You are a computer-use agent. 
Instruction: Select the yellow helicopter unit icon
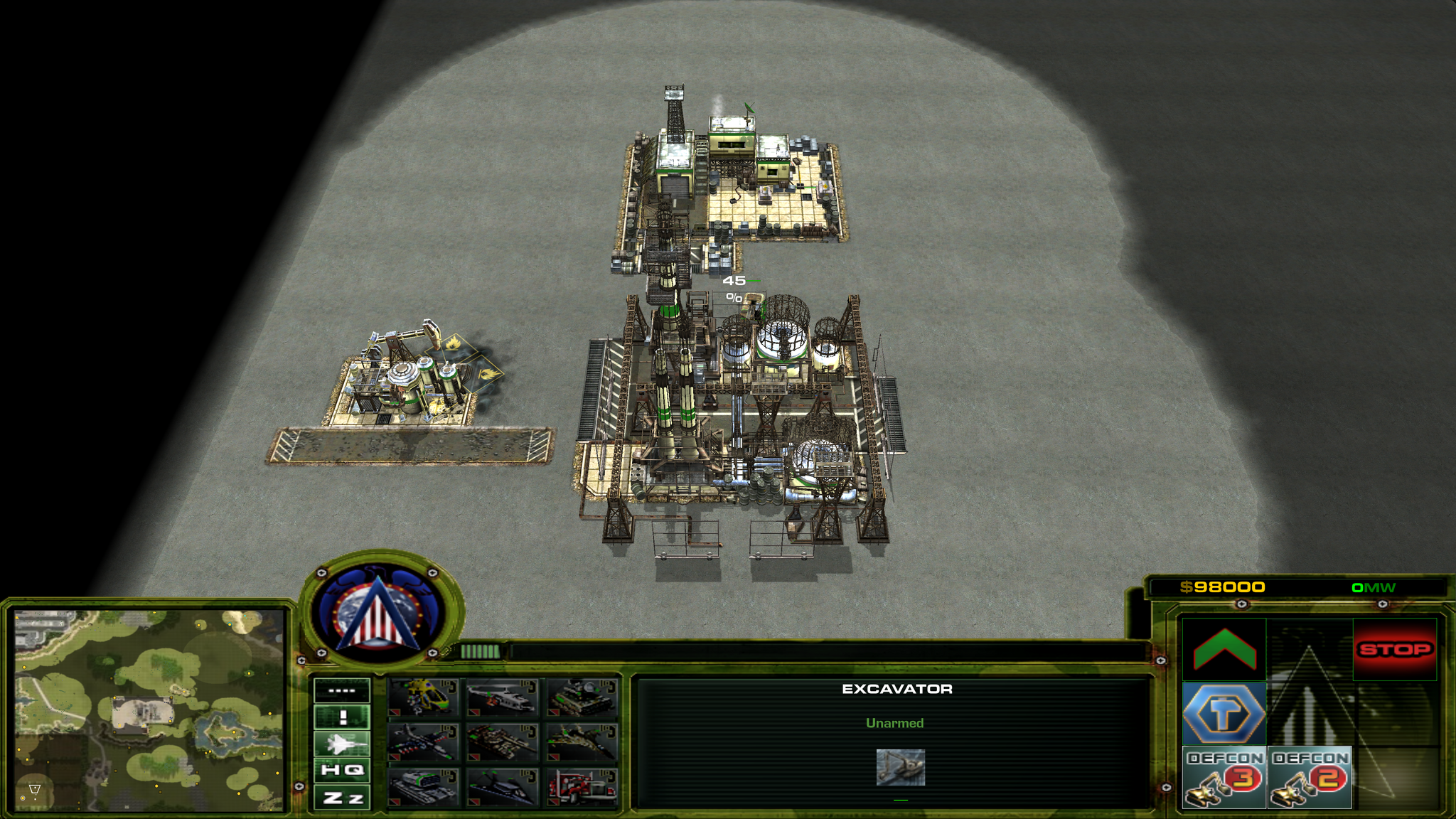point(424,697)
